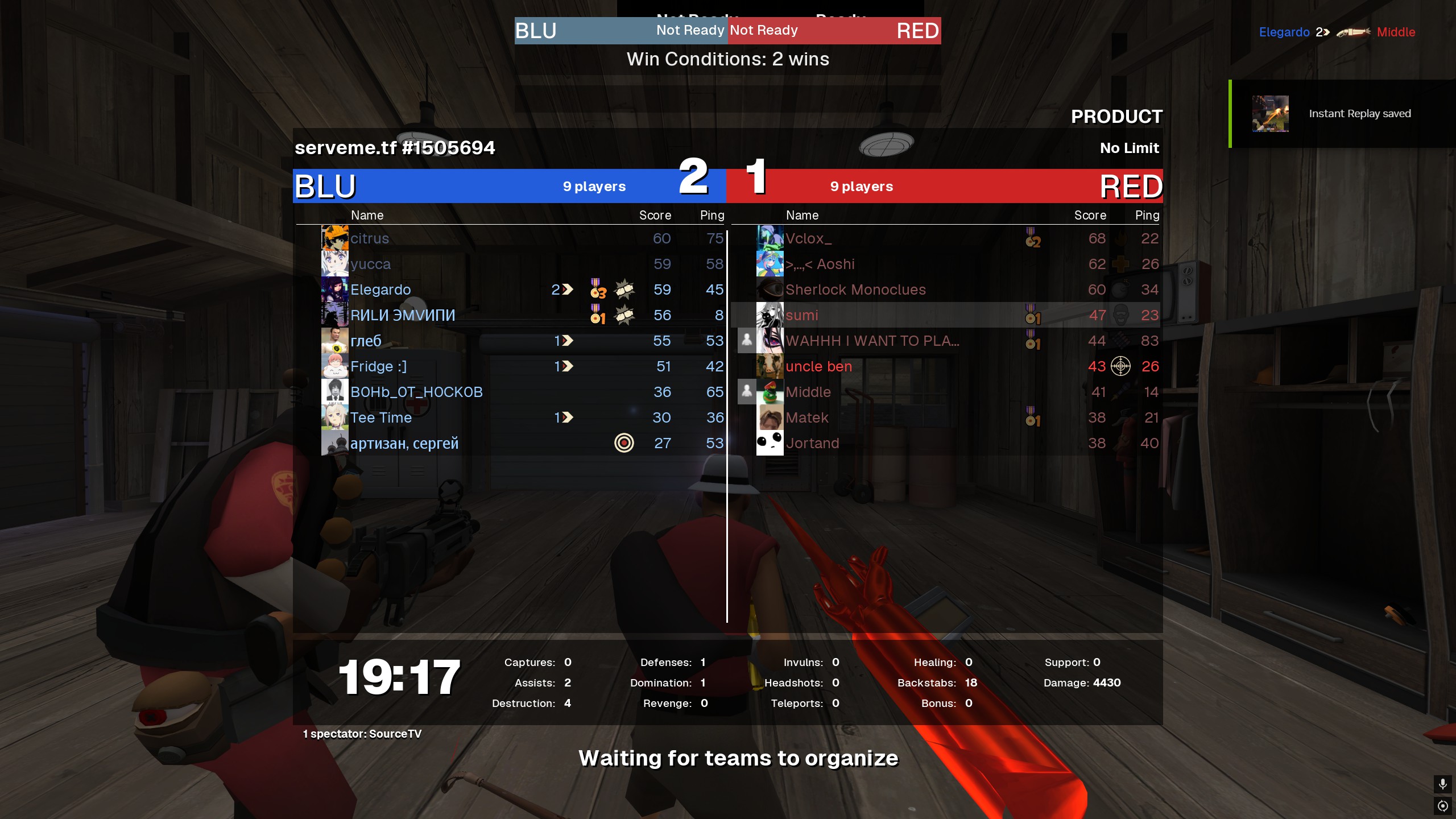Click the Instant Replay thumbnail image
Image resolution: width=1456 pixels, height=819 pixels.
click(x=1270, y=114)
